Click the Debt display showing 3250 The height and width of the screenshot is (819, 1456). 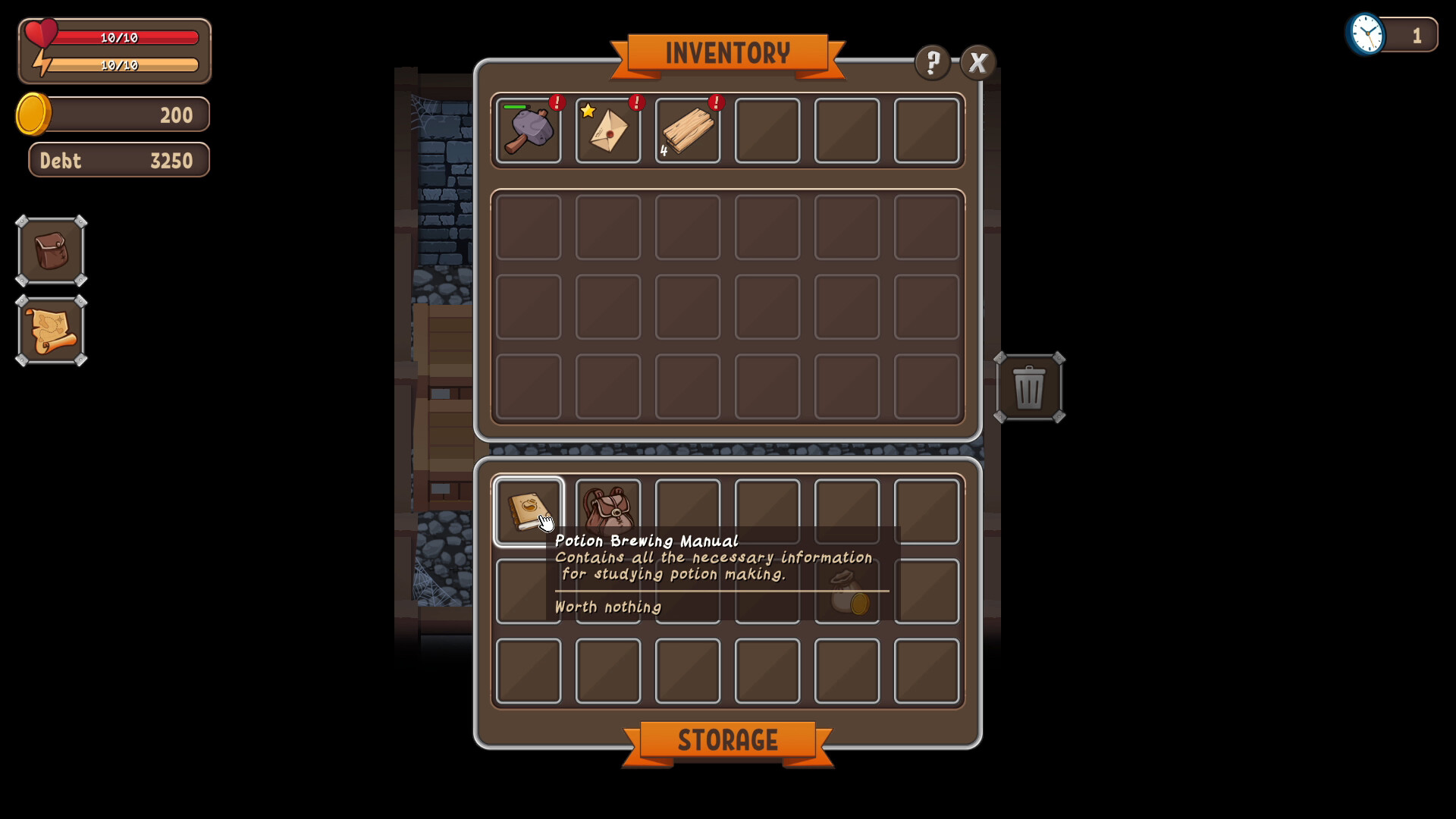[118, 160]
